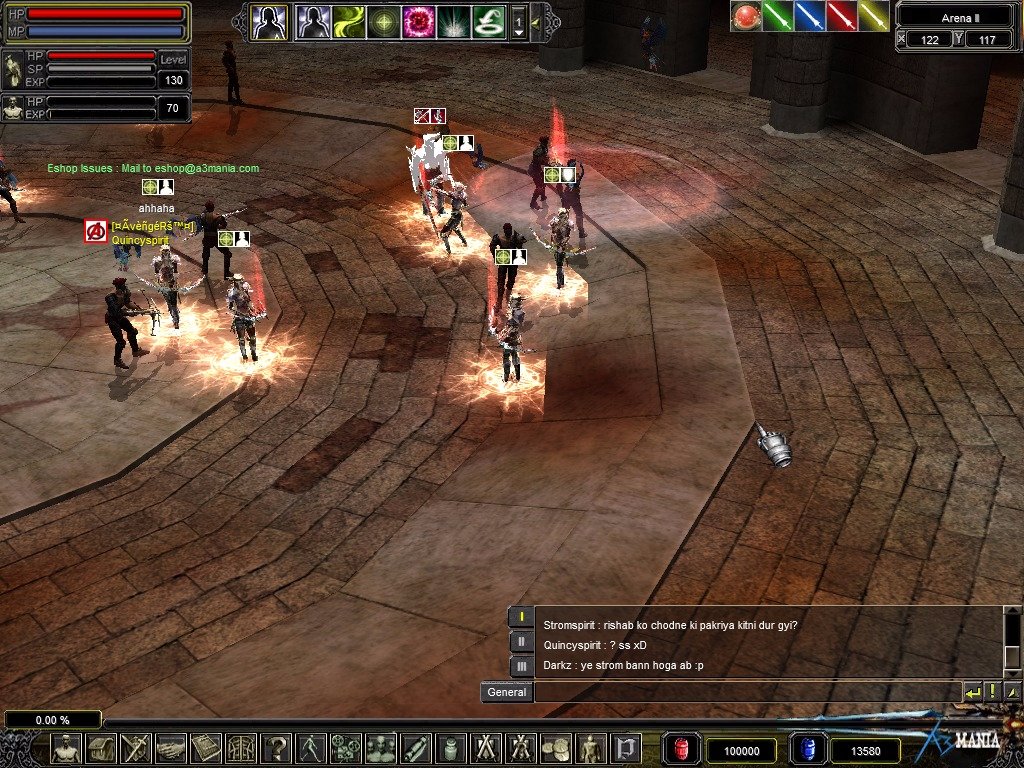Send chat with the enter arrow button
Viewport: 1024px width, 768px height.
pyautogui.click(x=973, y=692)
